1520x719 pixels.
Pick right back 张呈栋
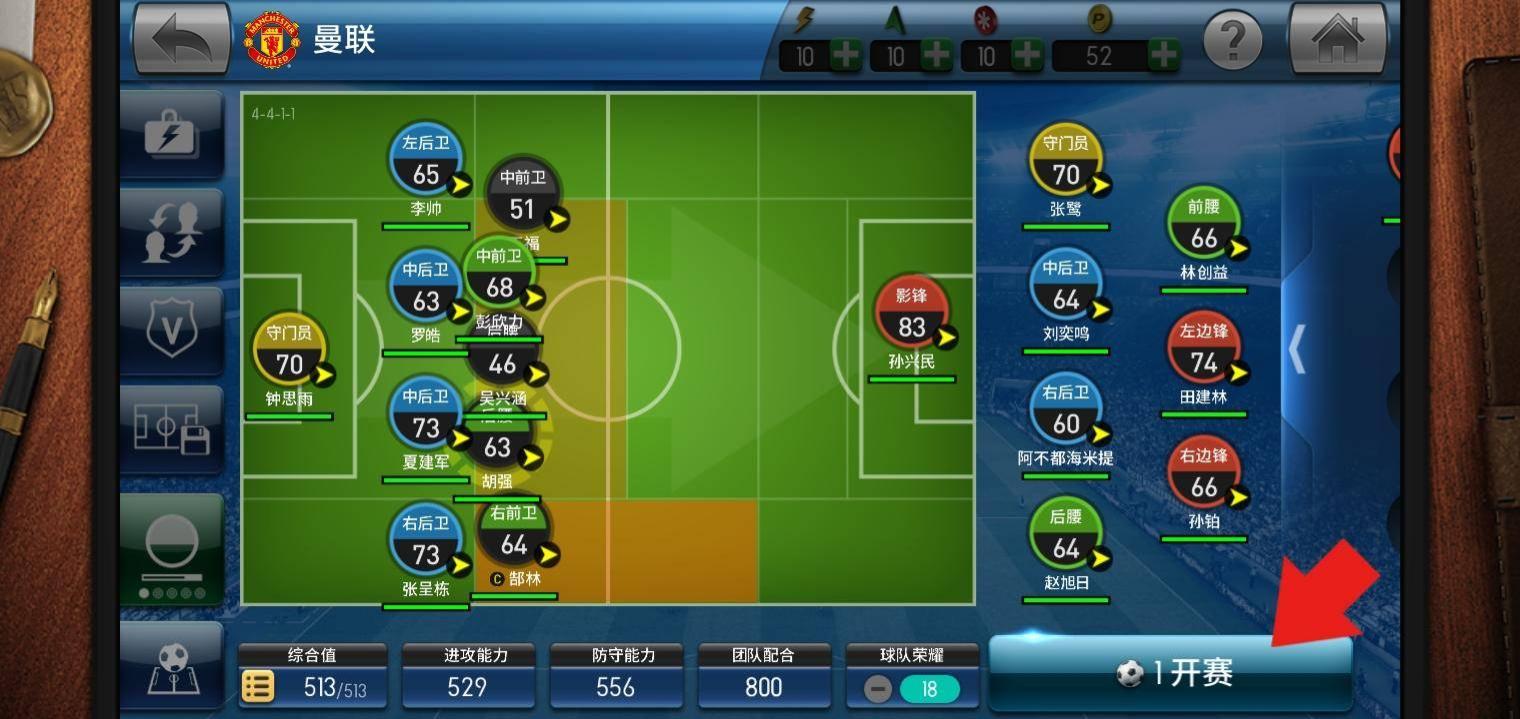point(426,542)
